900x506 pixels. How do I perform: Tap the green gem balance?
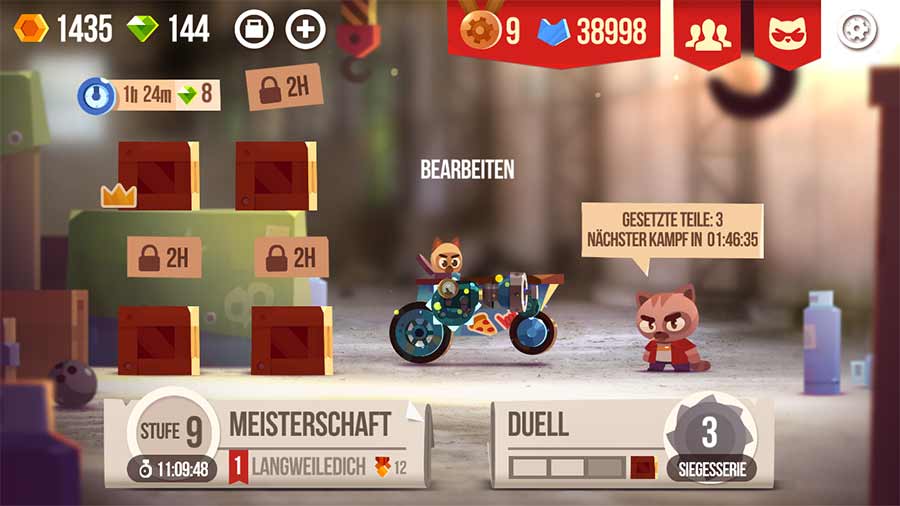tap(168, 29)
